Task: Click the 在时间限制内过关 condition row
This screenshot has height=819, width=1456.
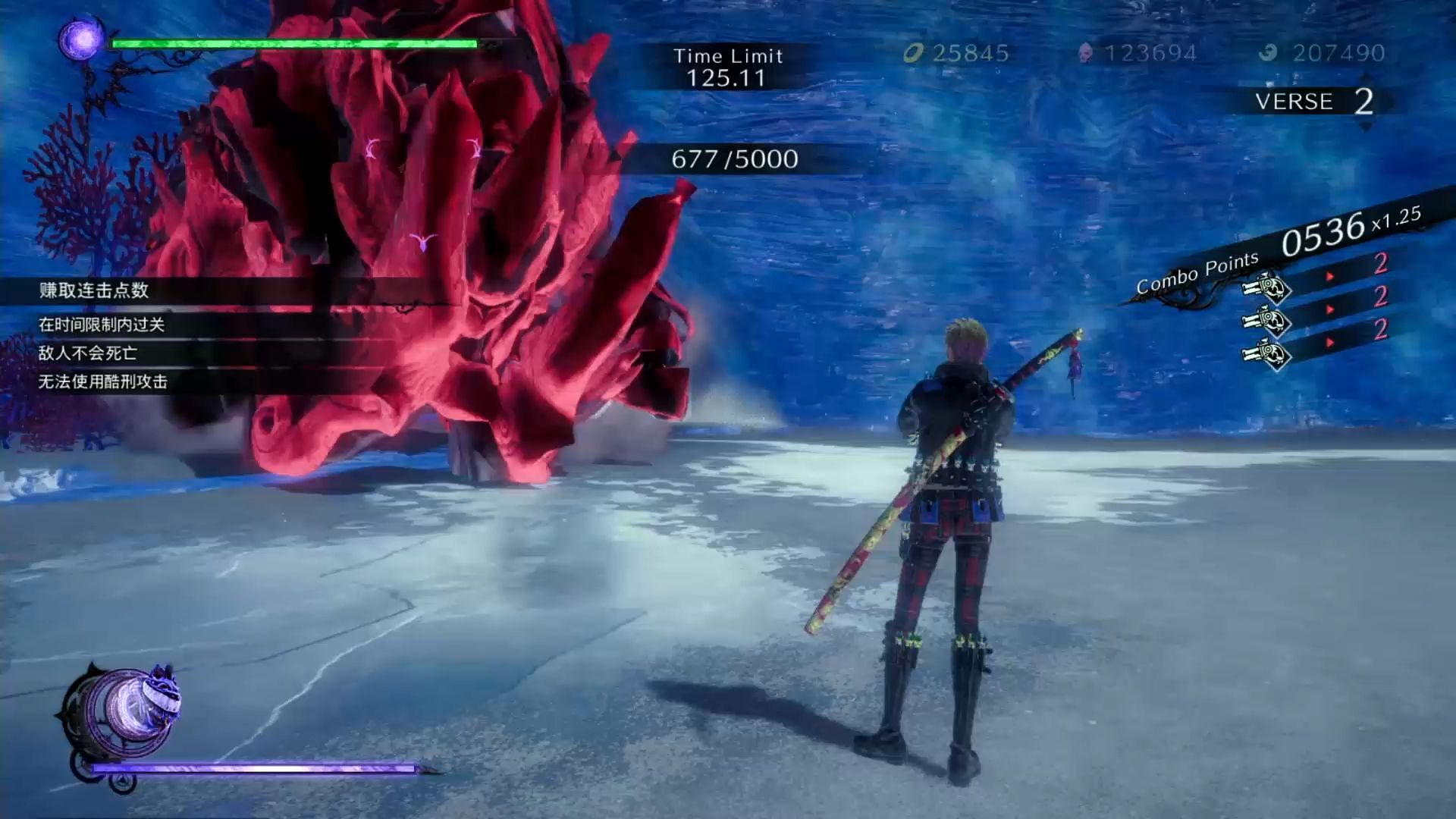Action: (102, 325)
